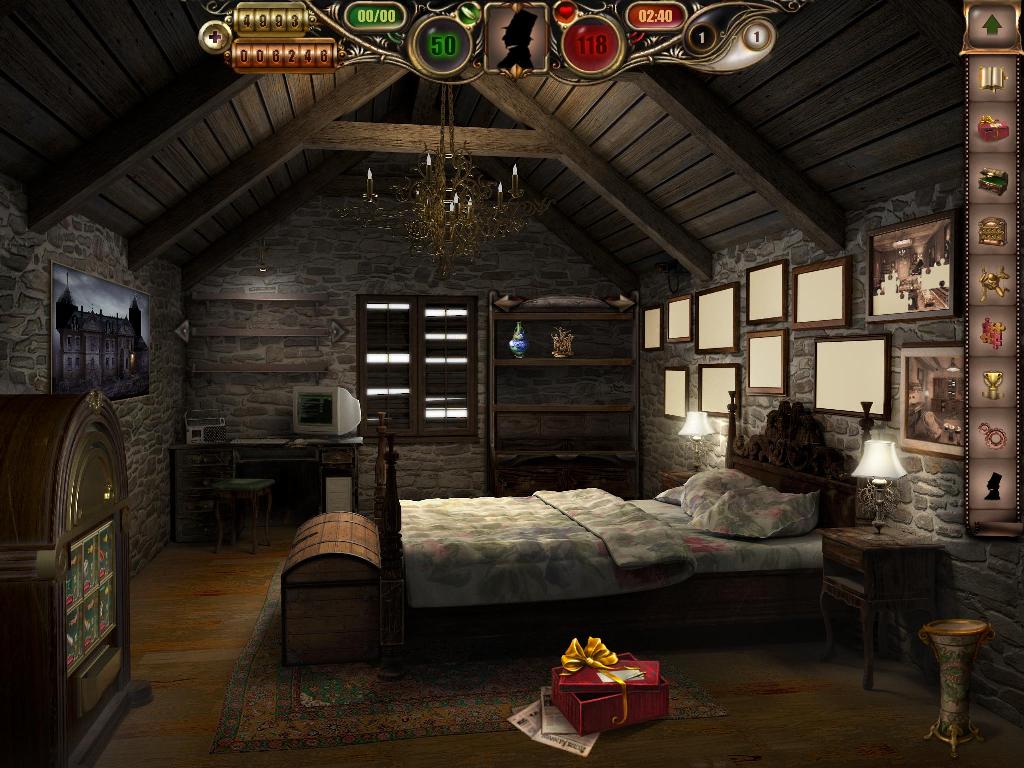Viewport: 1024px width, 768px height.
Task: Select the black silhouette icon in sidebar
Action: coord(992,486)
